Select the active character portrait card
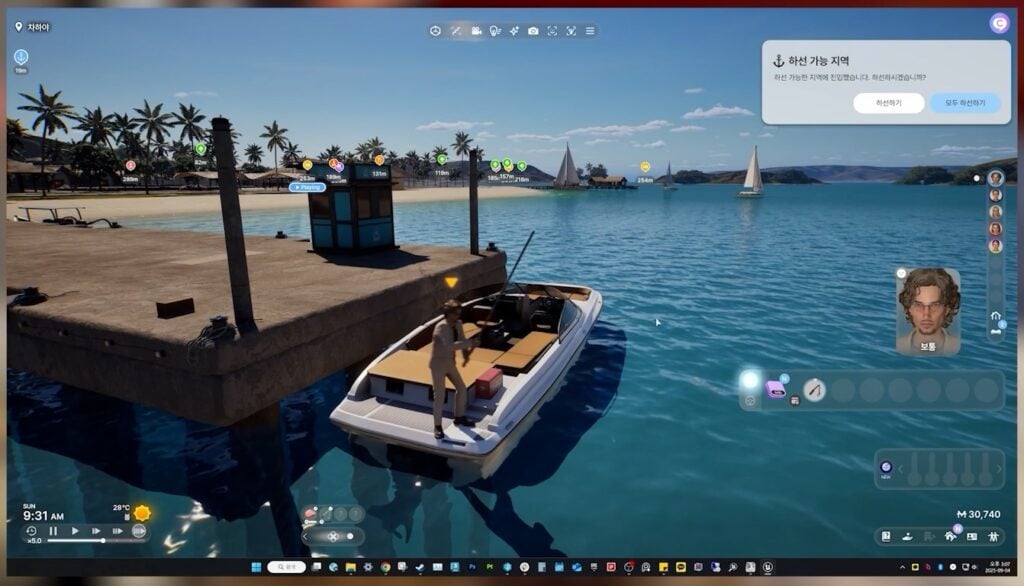The height and width of the screenshot is (586, 1024). [928, 310]
